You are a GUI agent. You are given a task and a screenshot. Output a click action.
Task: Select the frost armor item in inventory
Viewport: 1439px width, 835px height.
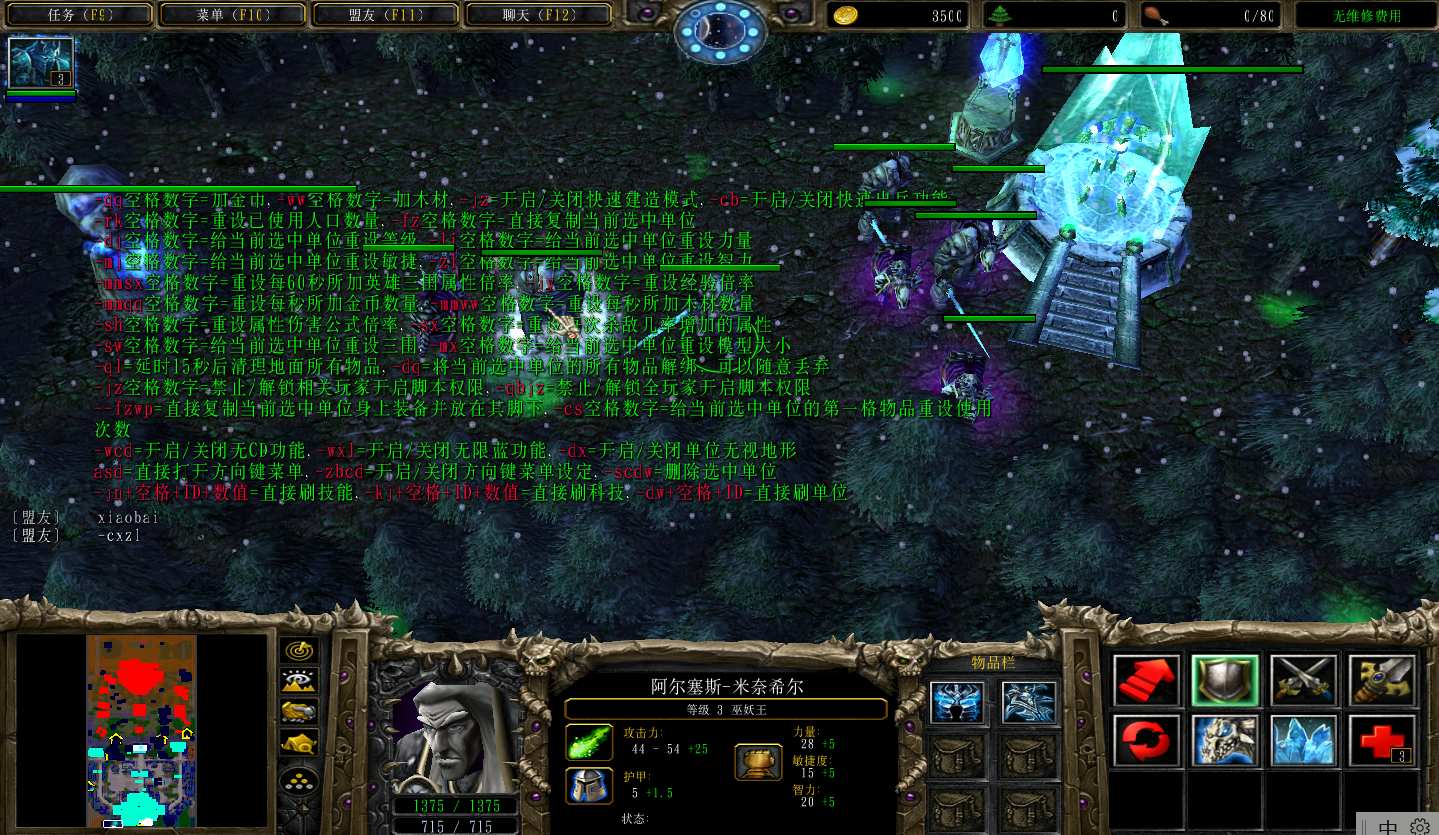coord(1028,702)
